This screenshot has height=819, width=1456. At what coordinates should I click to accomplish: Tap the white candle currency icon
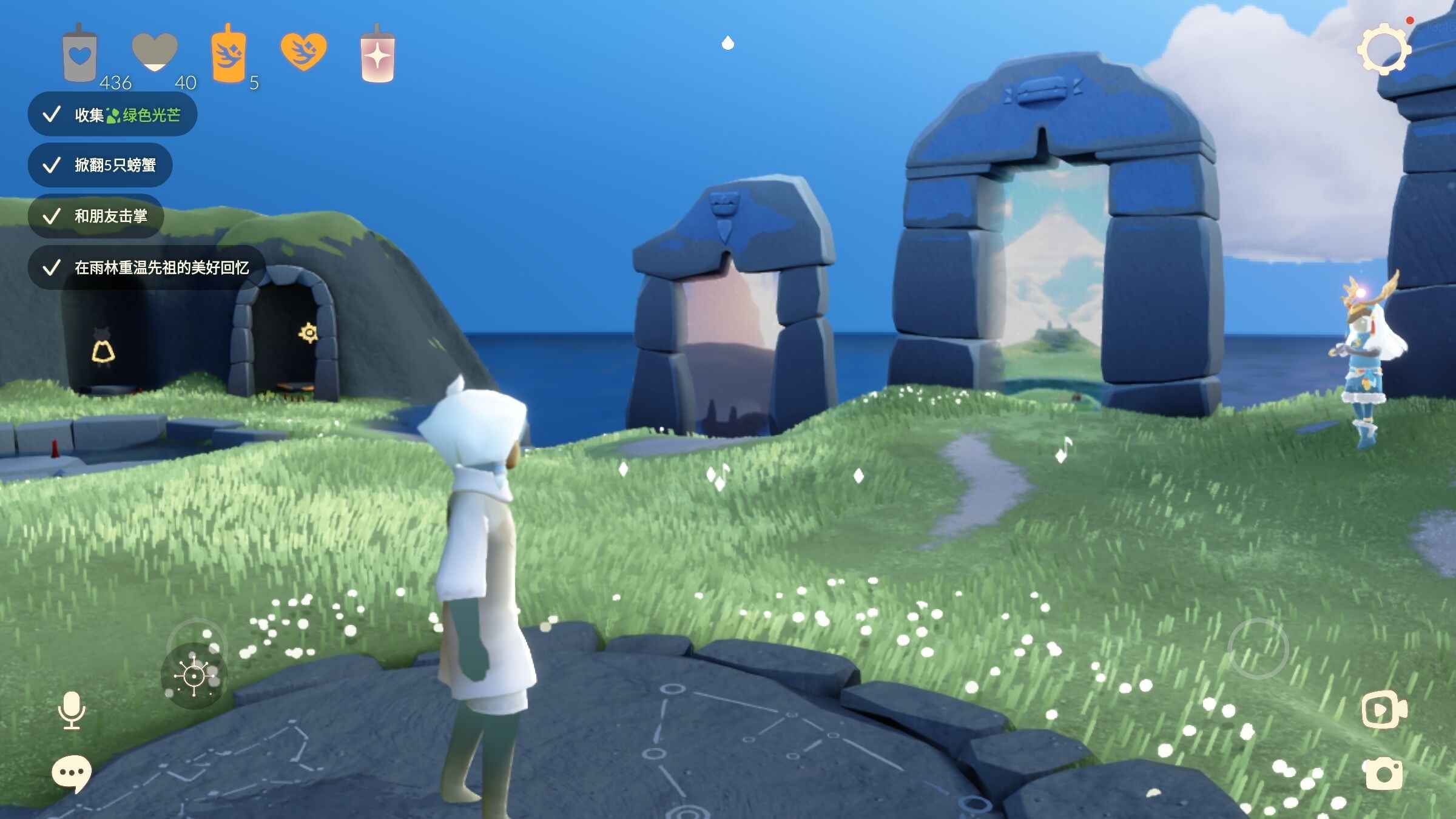pyautogui.click(x=79, y=55)
